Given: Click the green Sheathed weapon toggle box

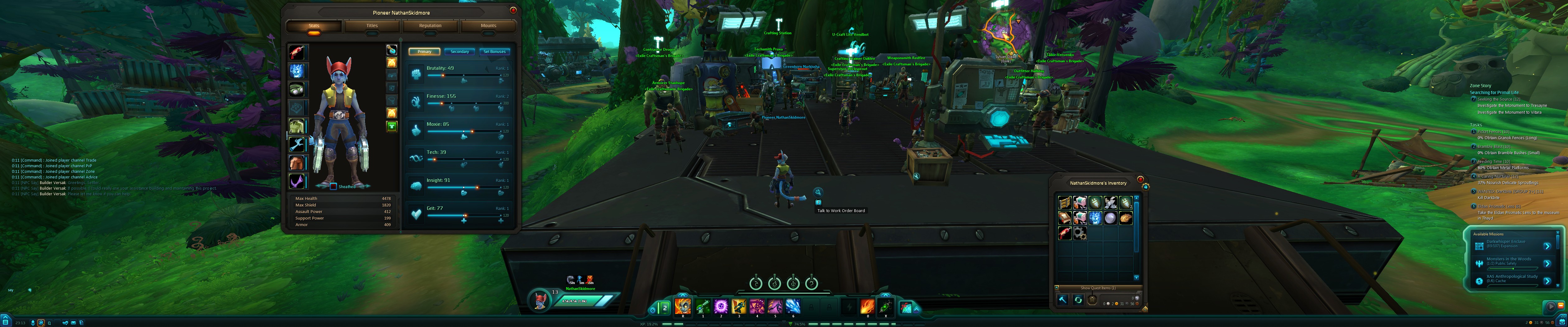Looking at the screenshot, I should (333, 186).
